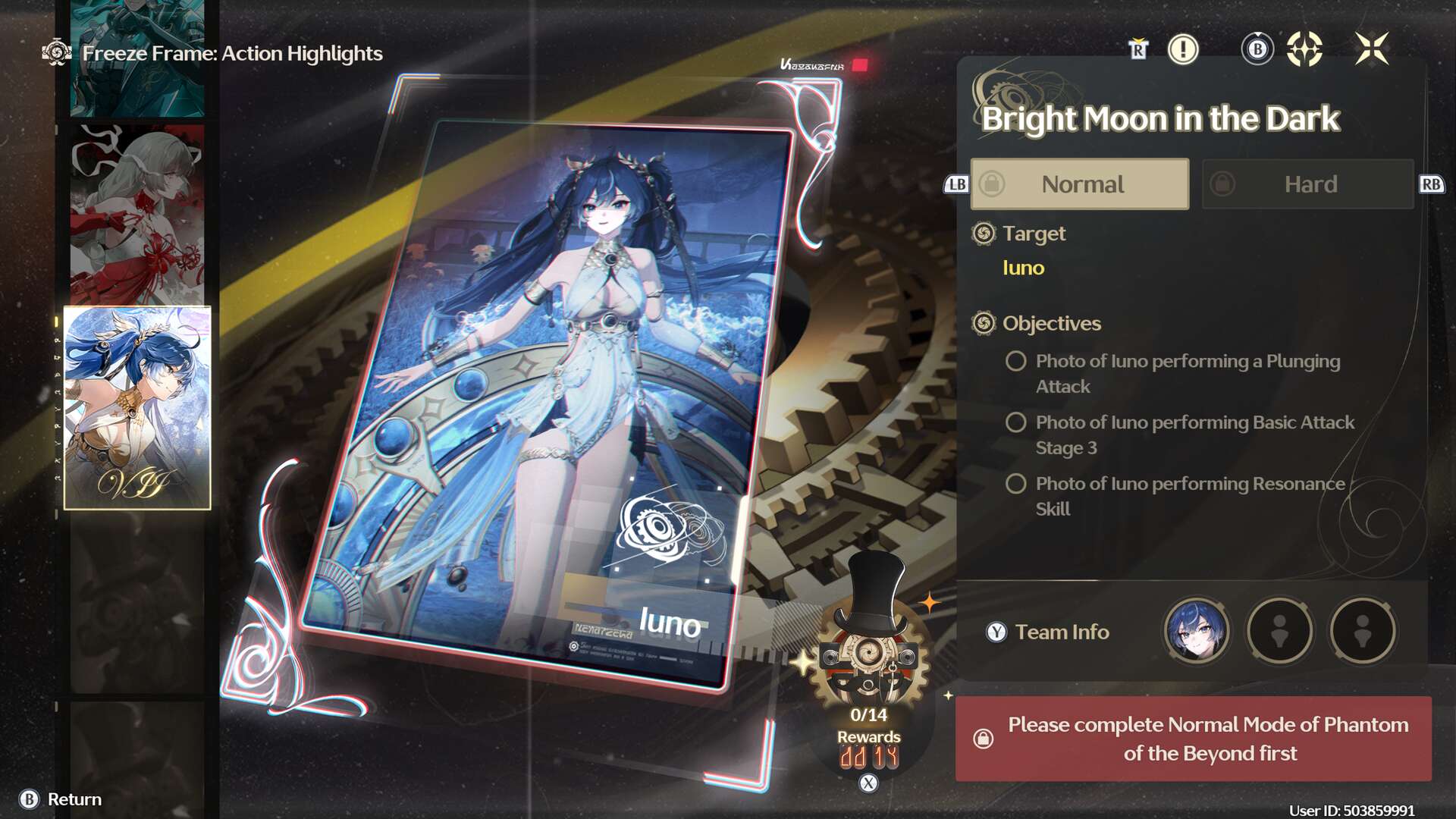Click the locked Phantom of the Beyond notice
Viewport: 1456px width, 819px height.
click(1194, 739)
